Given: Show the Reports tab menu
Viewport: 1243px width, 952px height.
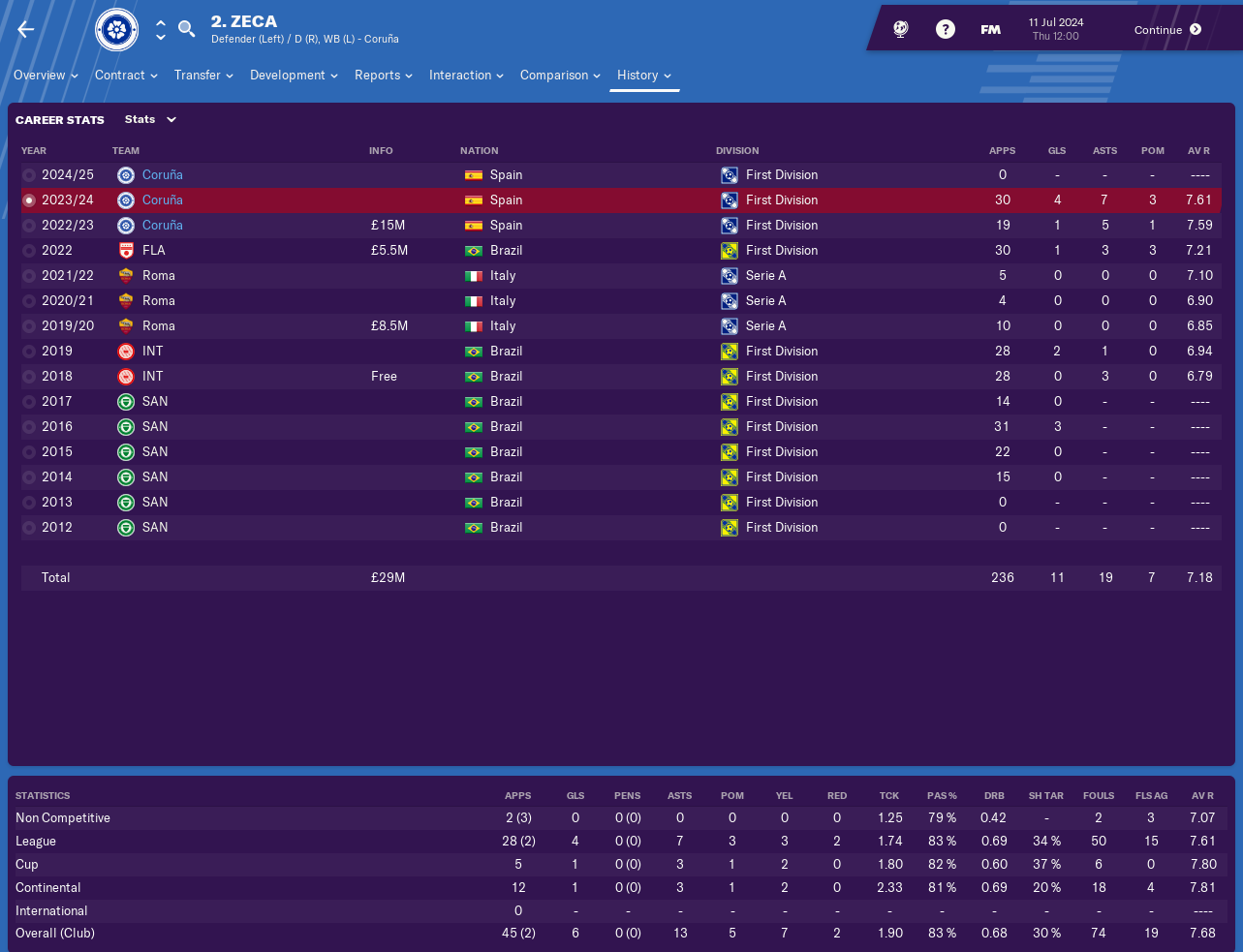Looking at the screenshot, I should (384, 76).
